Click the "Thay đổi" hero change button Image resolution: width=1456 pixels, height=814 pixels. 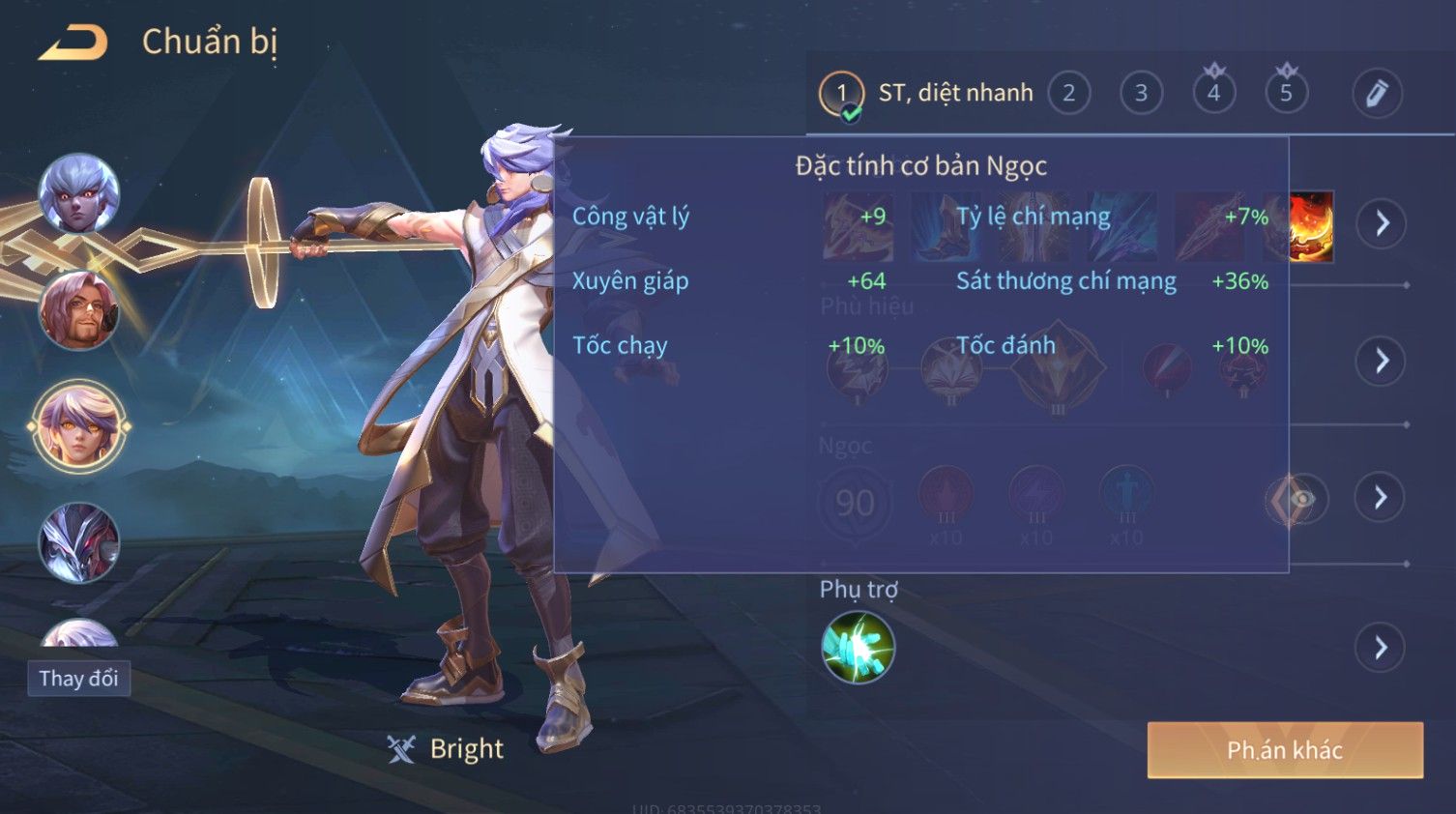point(78,679)
